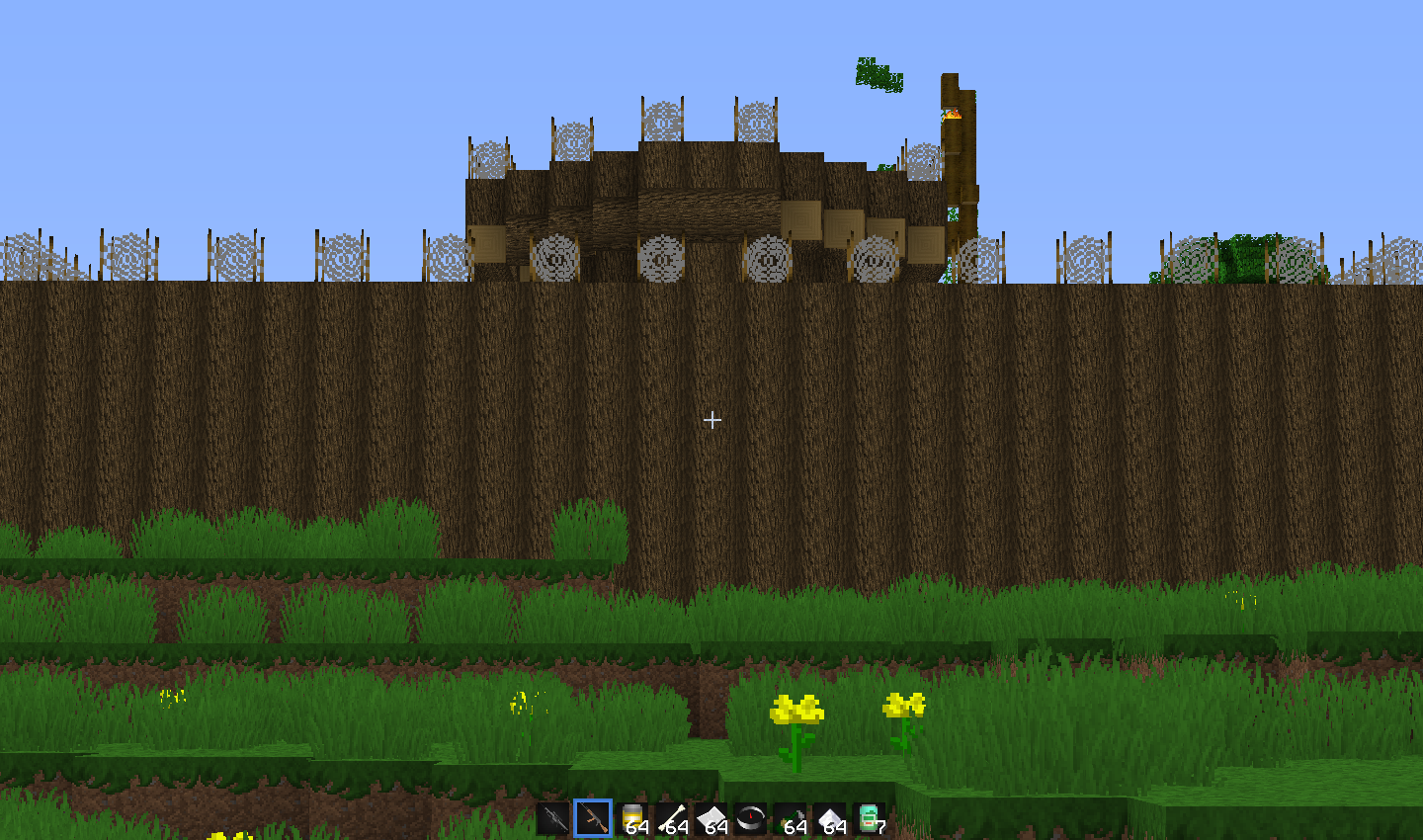Switch to the green molotov bottle slot
The width and height of the screenshot is (1423, 840).
[791, 818]
